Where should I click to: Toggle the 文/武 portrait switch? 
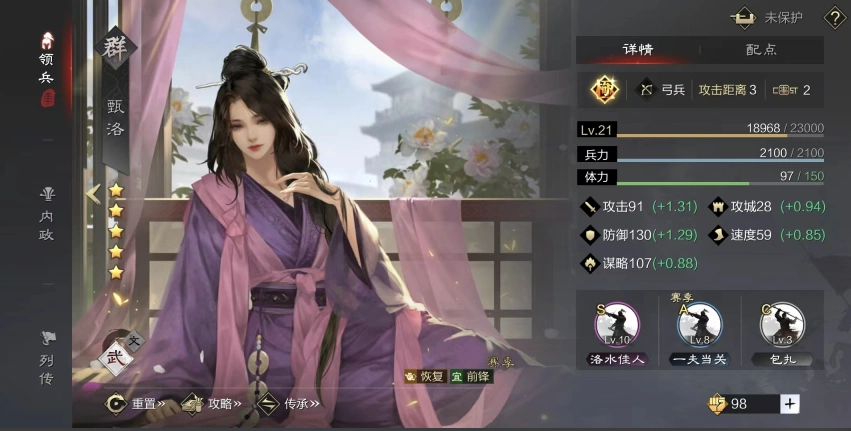118,352
